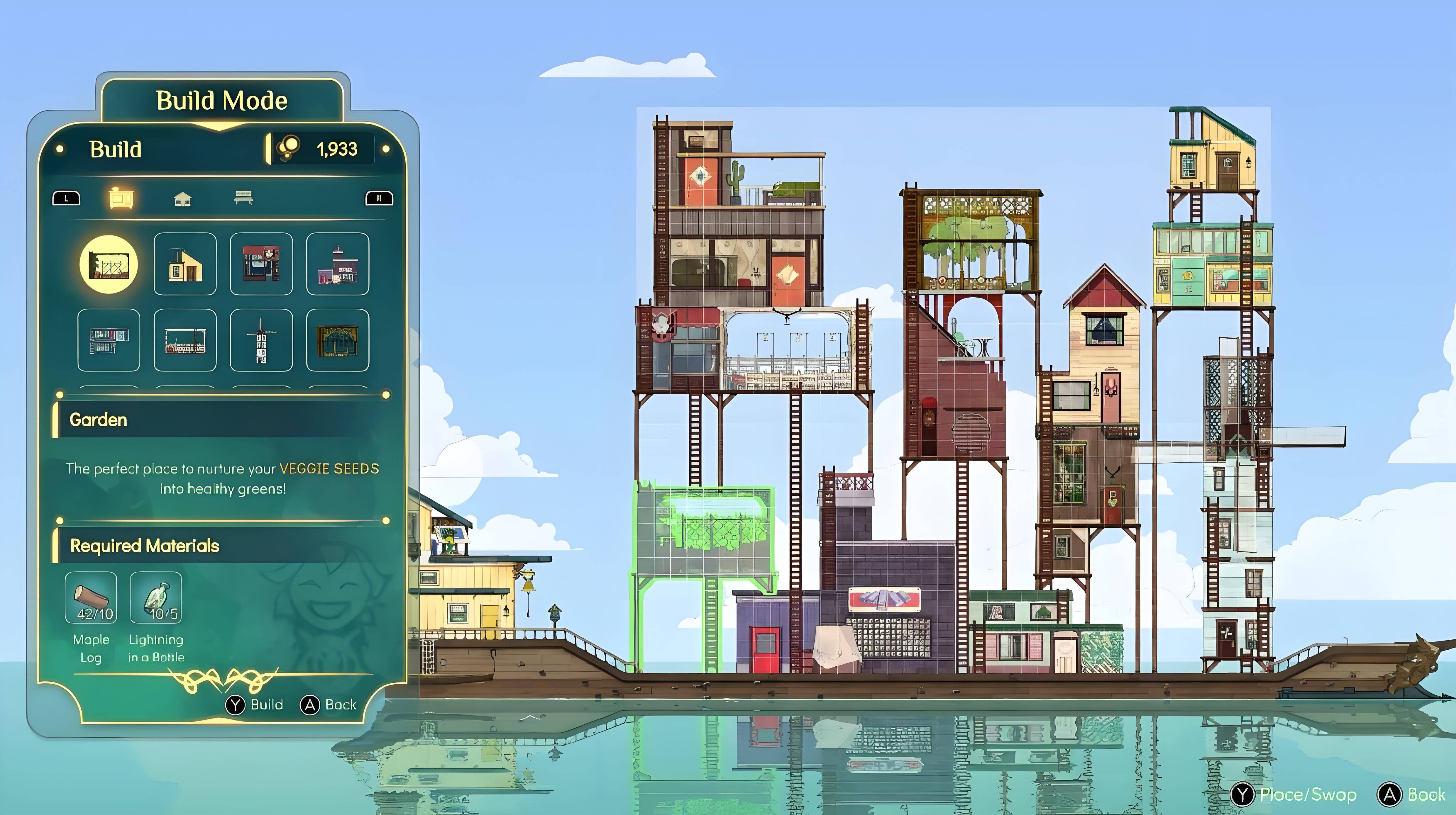Select the red storefront blueprint thumbnail

pyautogui.click(x=261, y=264)
